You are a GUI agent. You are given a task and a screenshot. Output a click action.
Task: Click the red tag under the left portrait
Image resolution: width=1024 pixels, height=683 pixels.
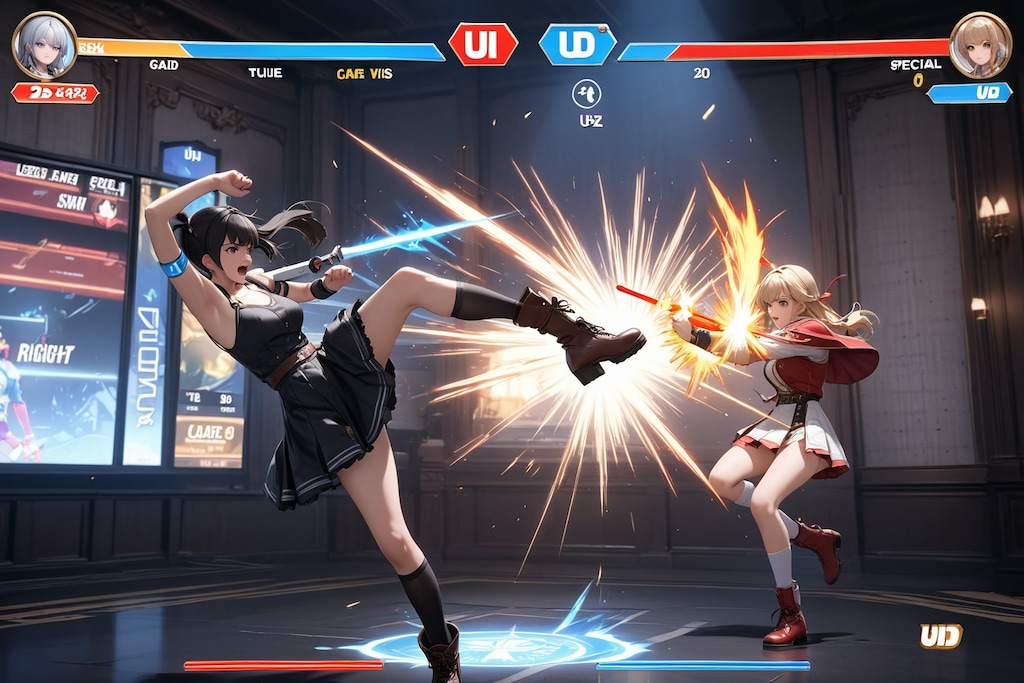click(x=55, y=93)
